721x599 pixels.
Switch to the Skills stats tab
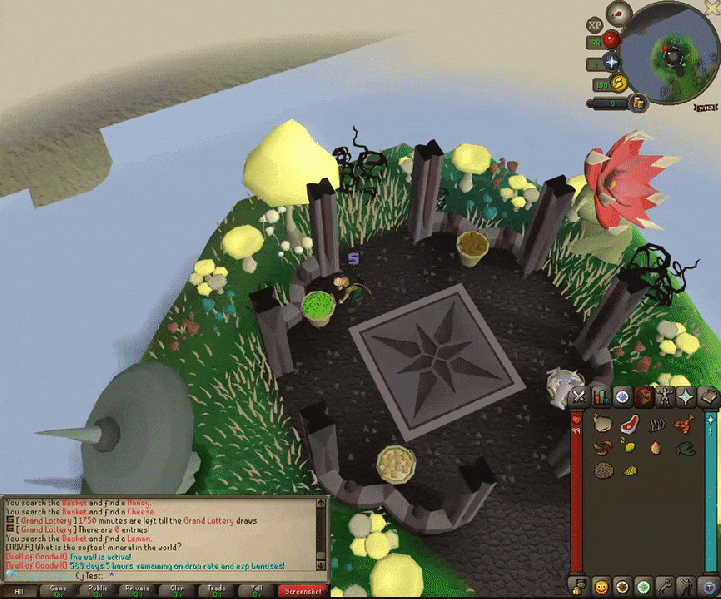click(x=601, y=397)
